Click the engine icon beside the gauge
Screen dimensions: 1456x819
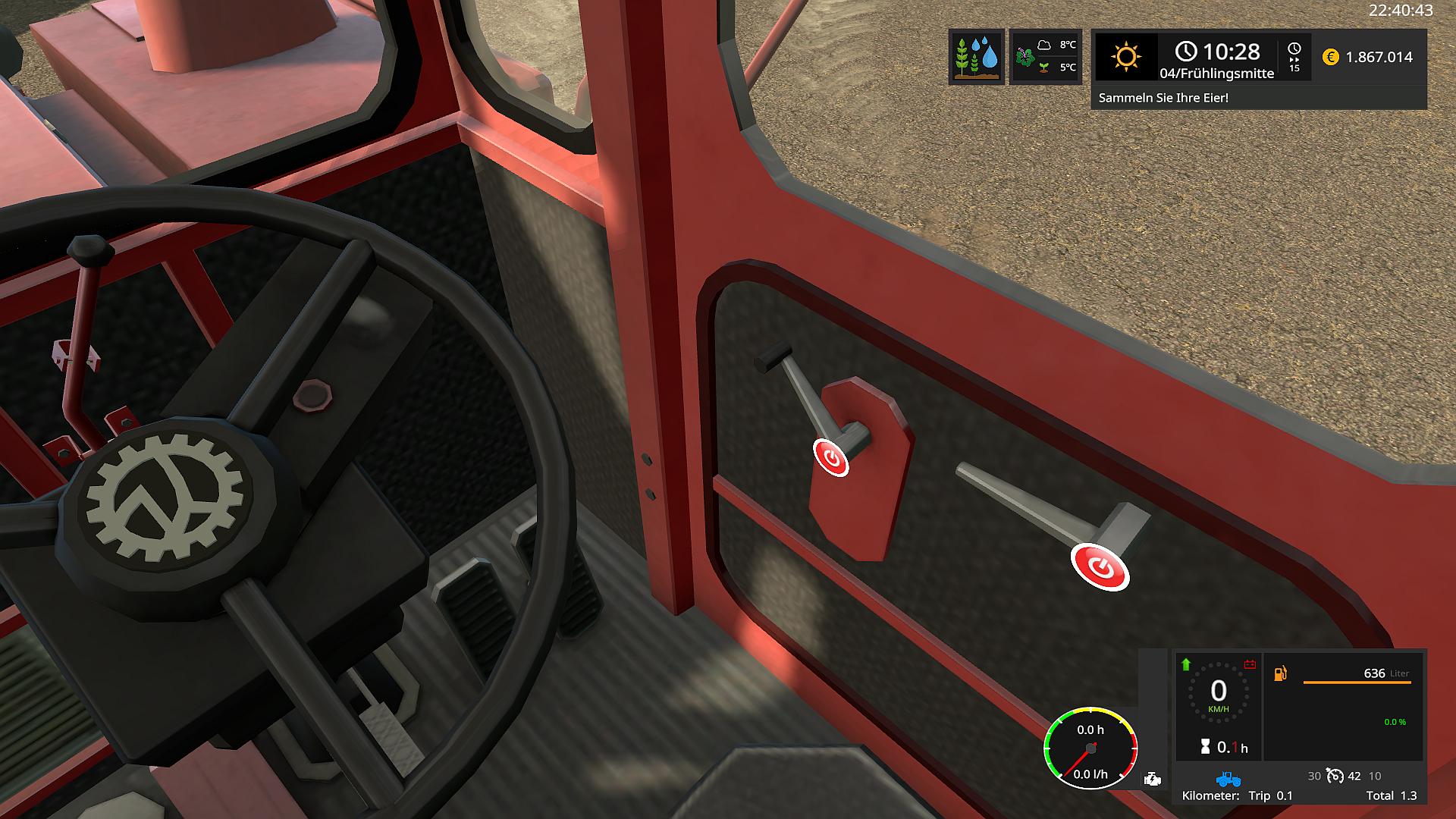pyautogui.click(x=1152, y=779)
